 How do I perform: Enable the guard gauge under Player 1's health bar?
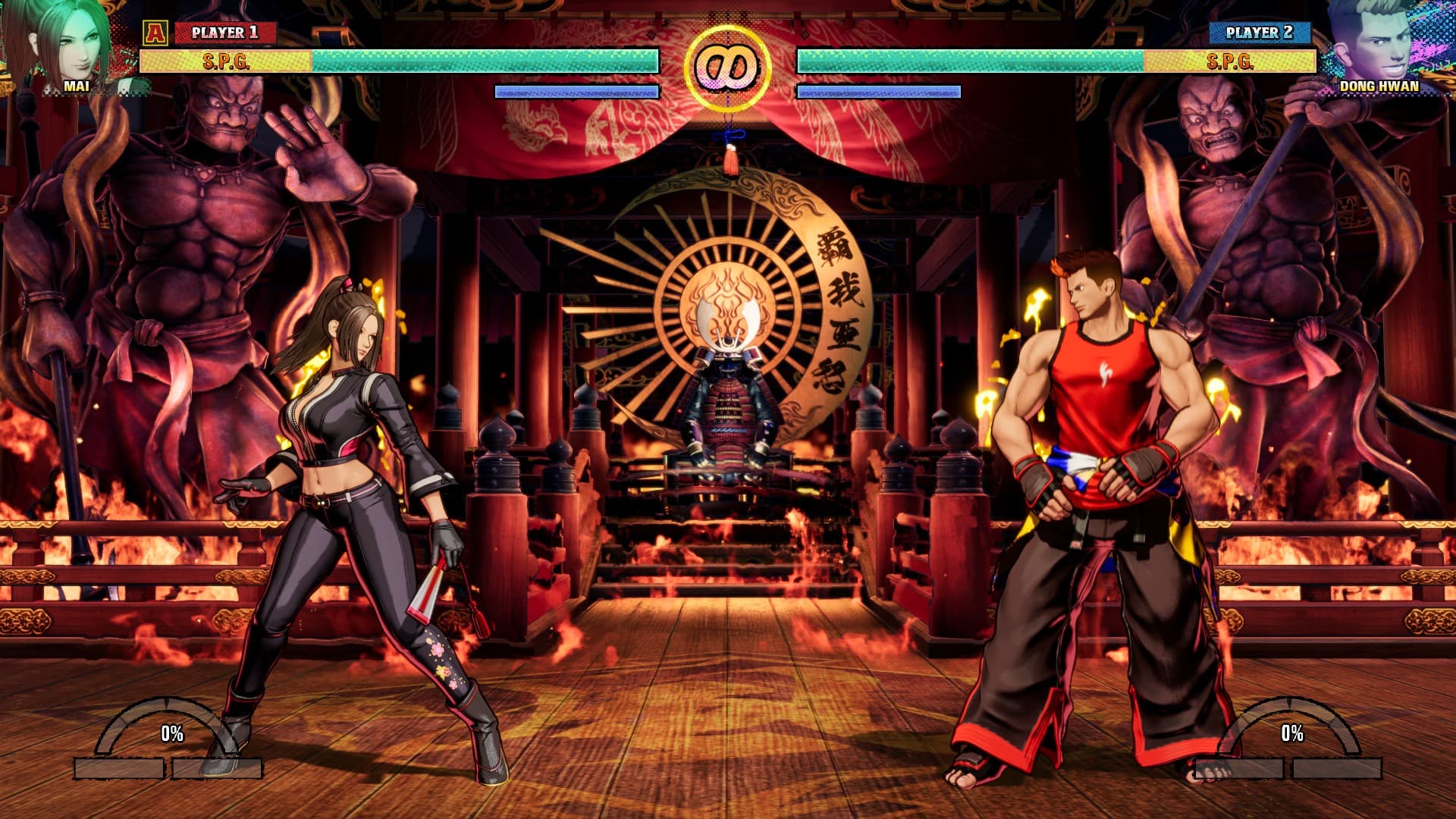[575, 93]
